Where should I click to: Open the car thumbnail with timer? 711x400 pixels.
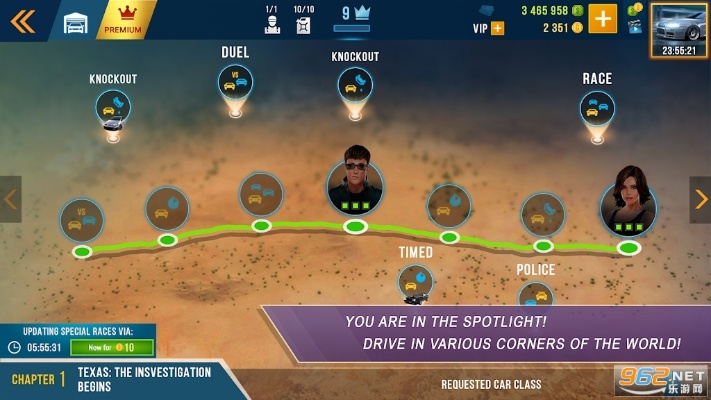[679, 30]
